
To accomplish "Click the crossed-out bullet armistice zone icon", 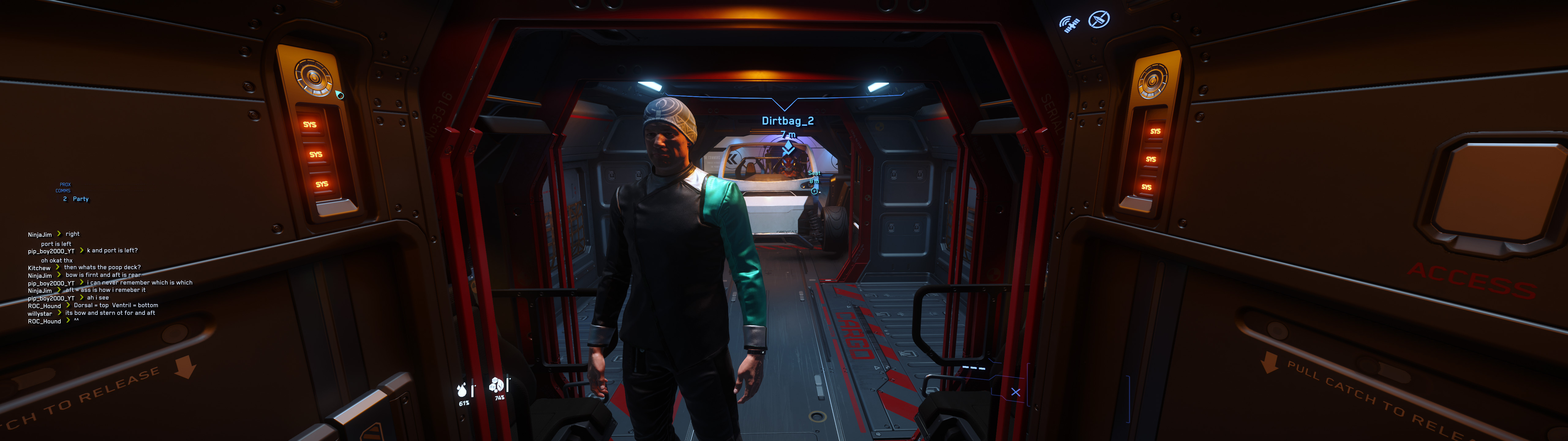I will pos(1099,20).
